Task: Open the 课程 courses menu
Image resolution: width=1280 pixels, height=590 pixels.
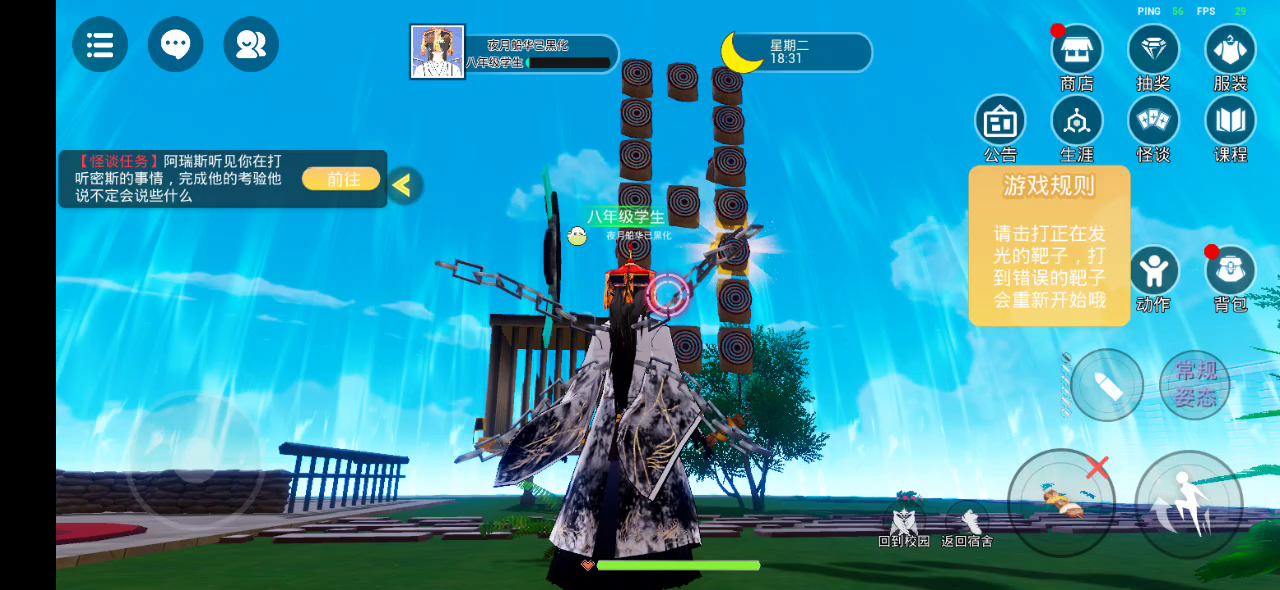Action: pyautogui.click(x=1230, y=122)
